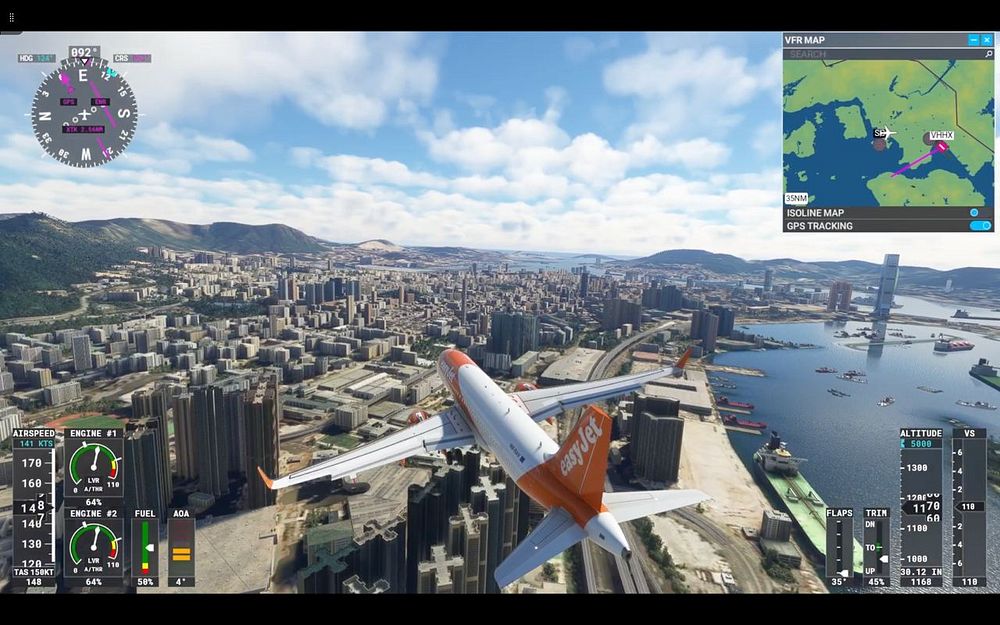
Task: Click the search magnifier icon in VFR Map
Action: (x=987, y=54)
